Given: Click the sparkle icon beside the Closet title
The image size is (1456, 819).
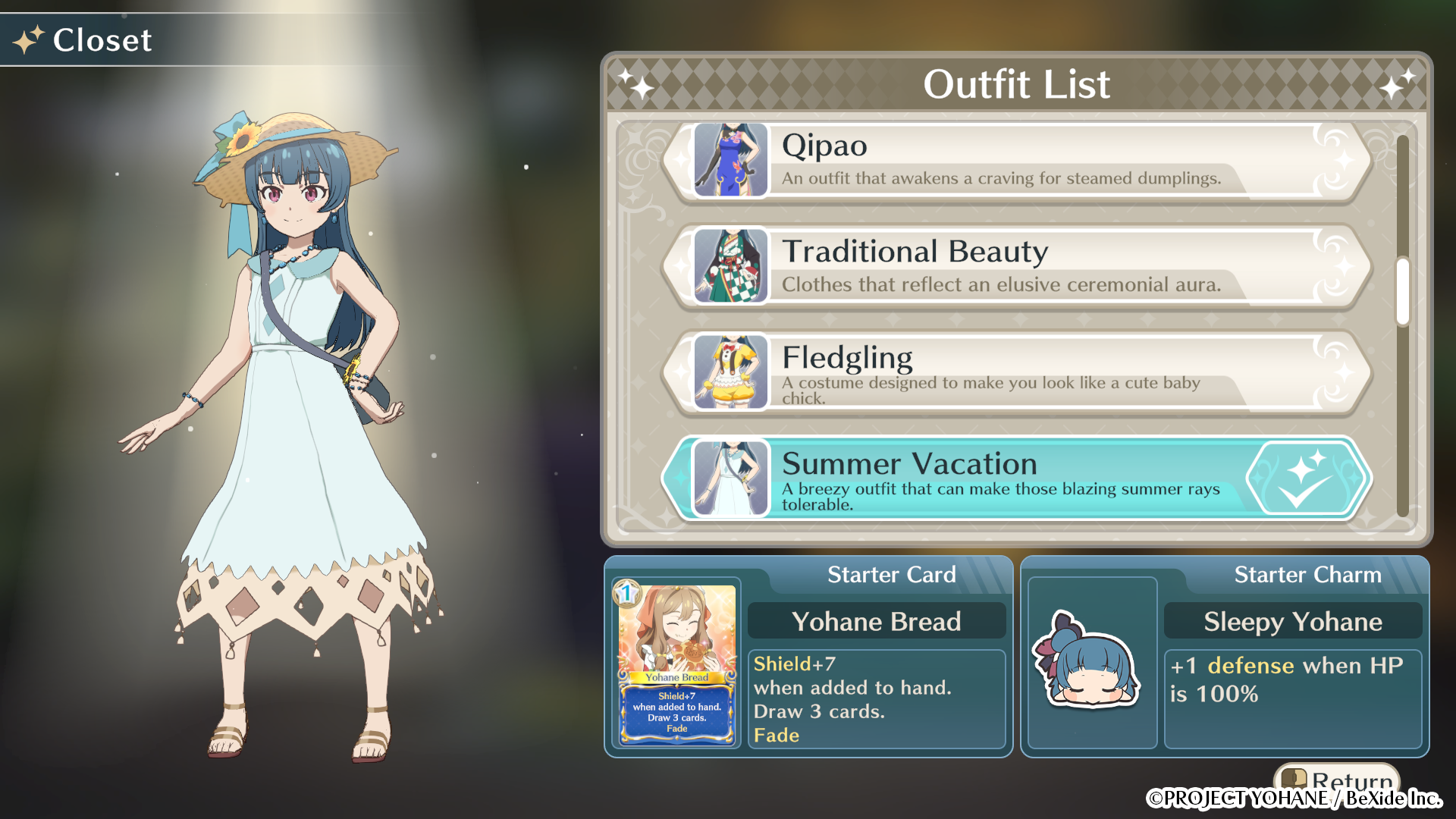Looking at the screenshot, I should tap(27, 40).
